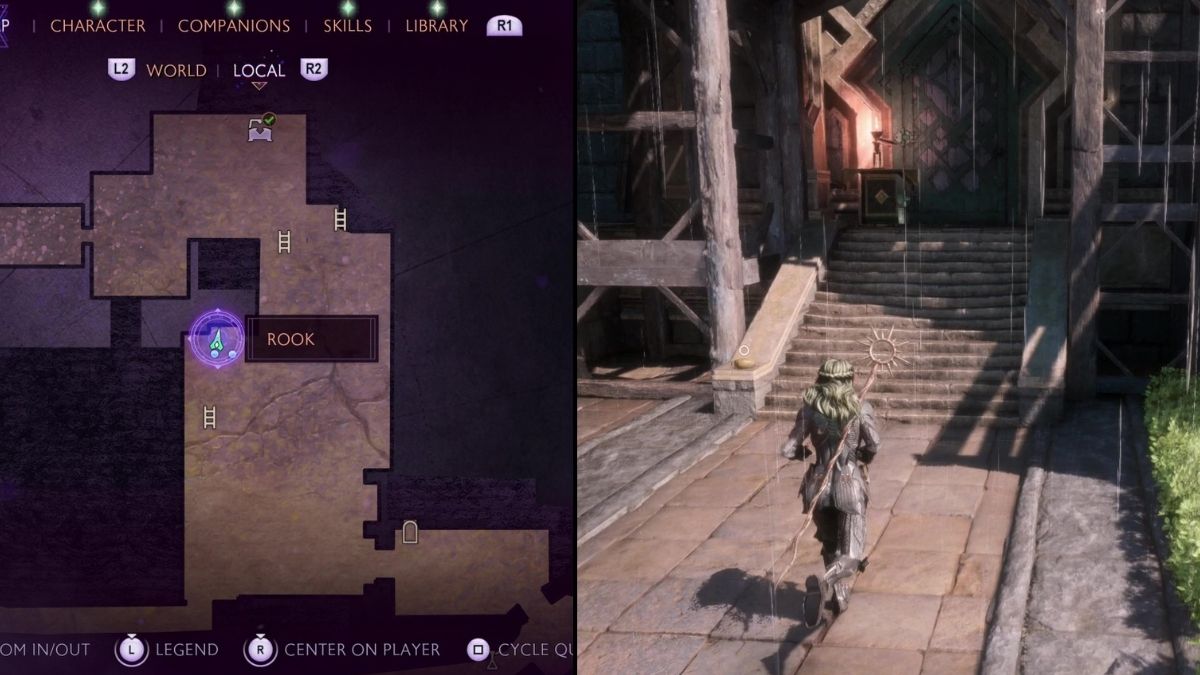Open the Companions tab
The image size is (1200, 675).
pos(234,26)
